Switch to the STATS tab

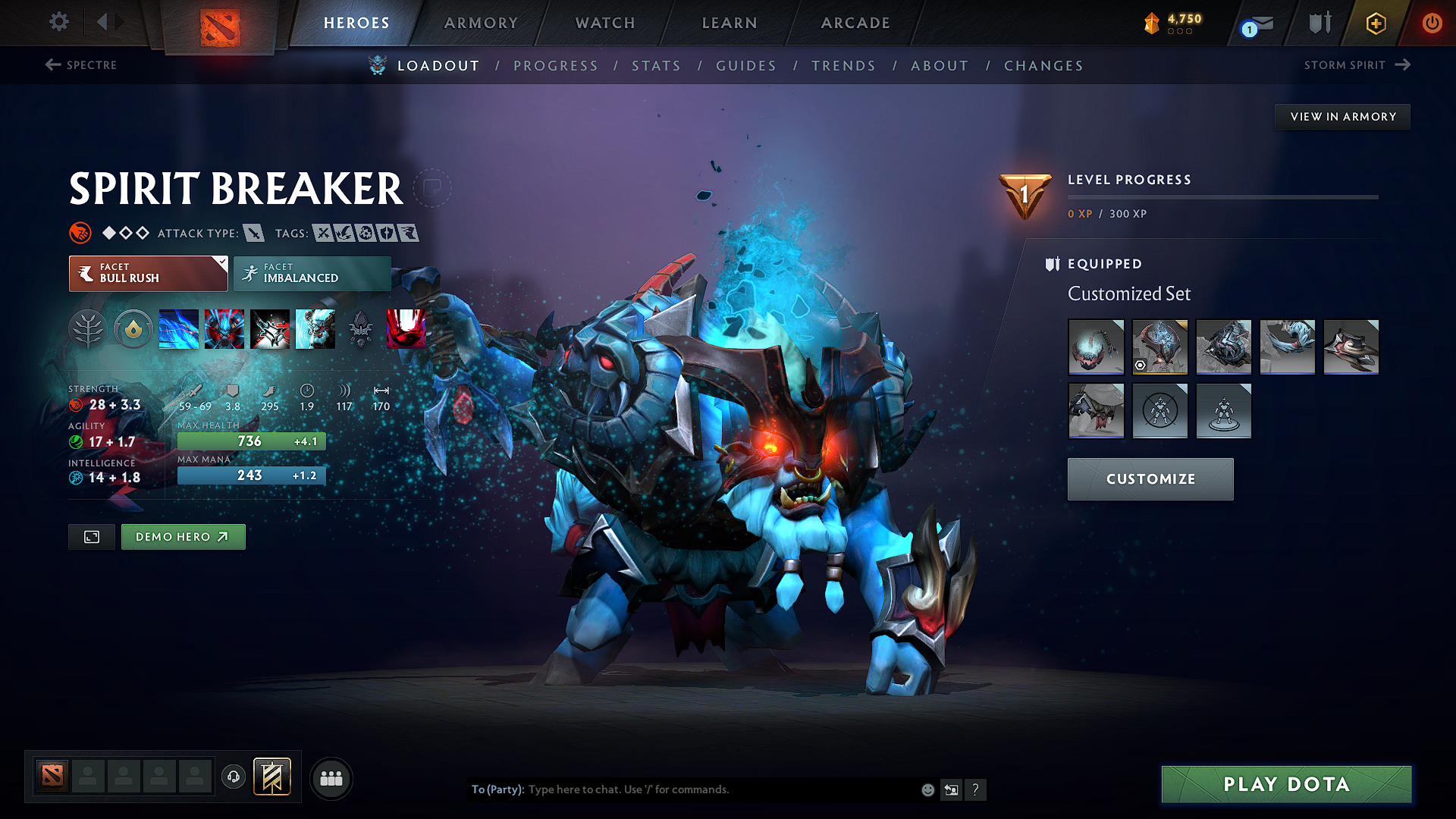tap(656, 66)
